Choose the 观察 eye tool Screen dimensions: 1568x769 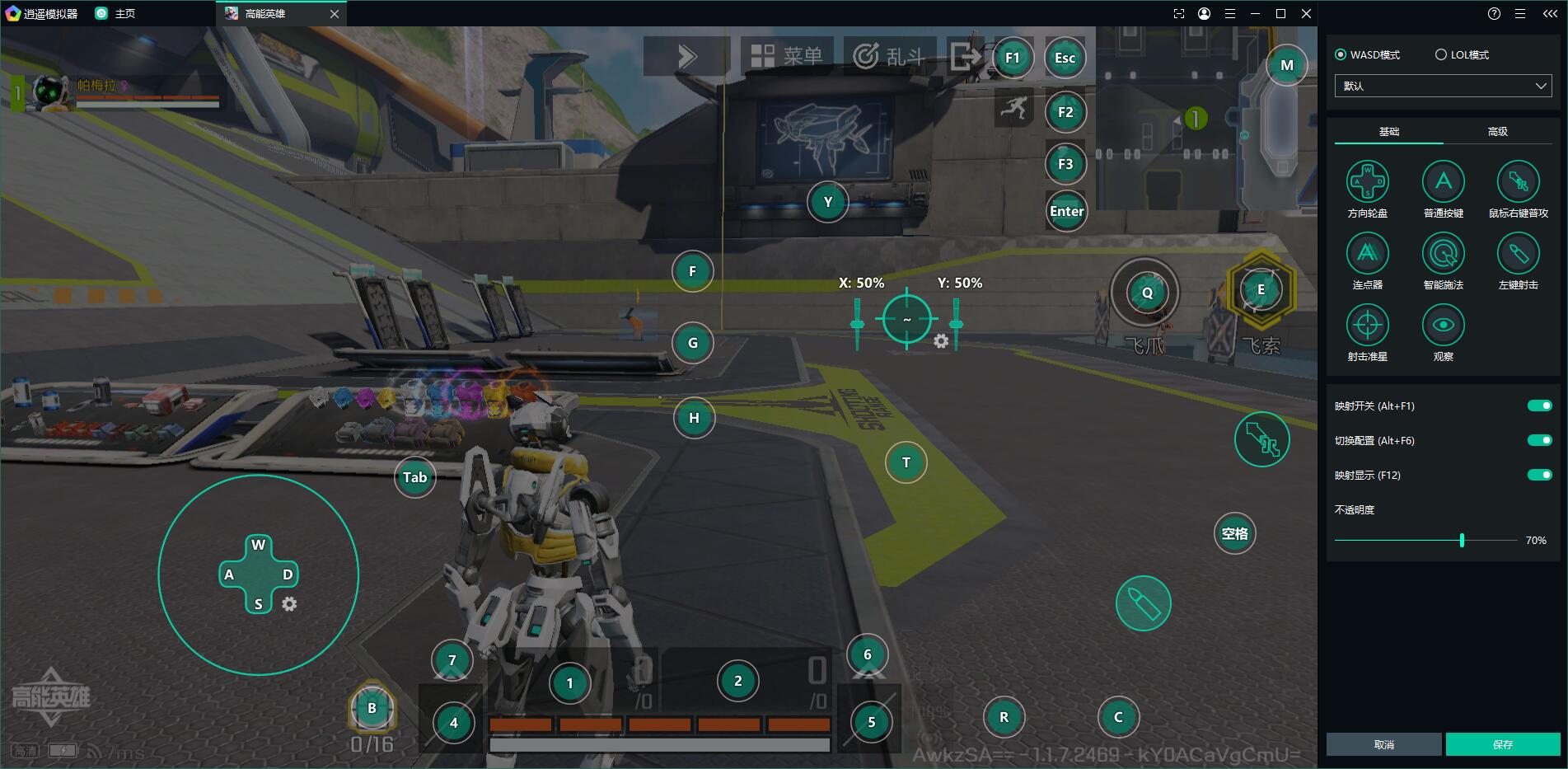coord(1443,326)
